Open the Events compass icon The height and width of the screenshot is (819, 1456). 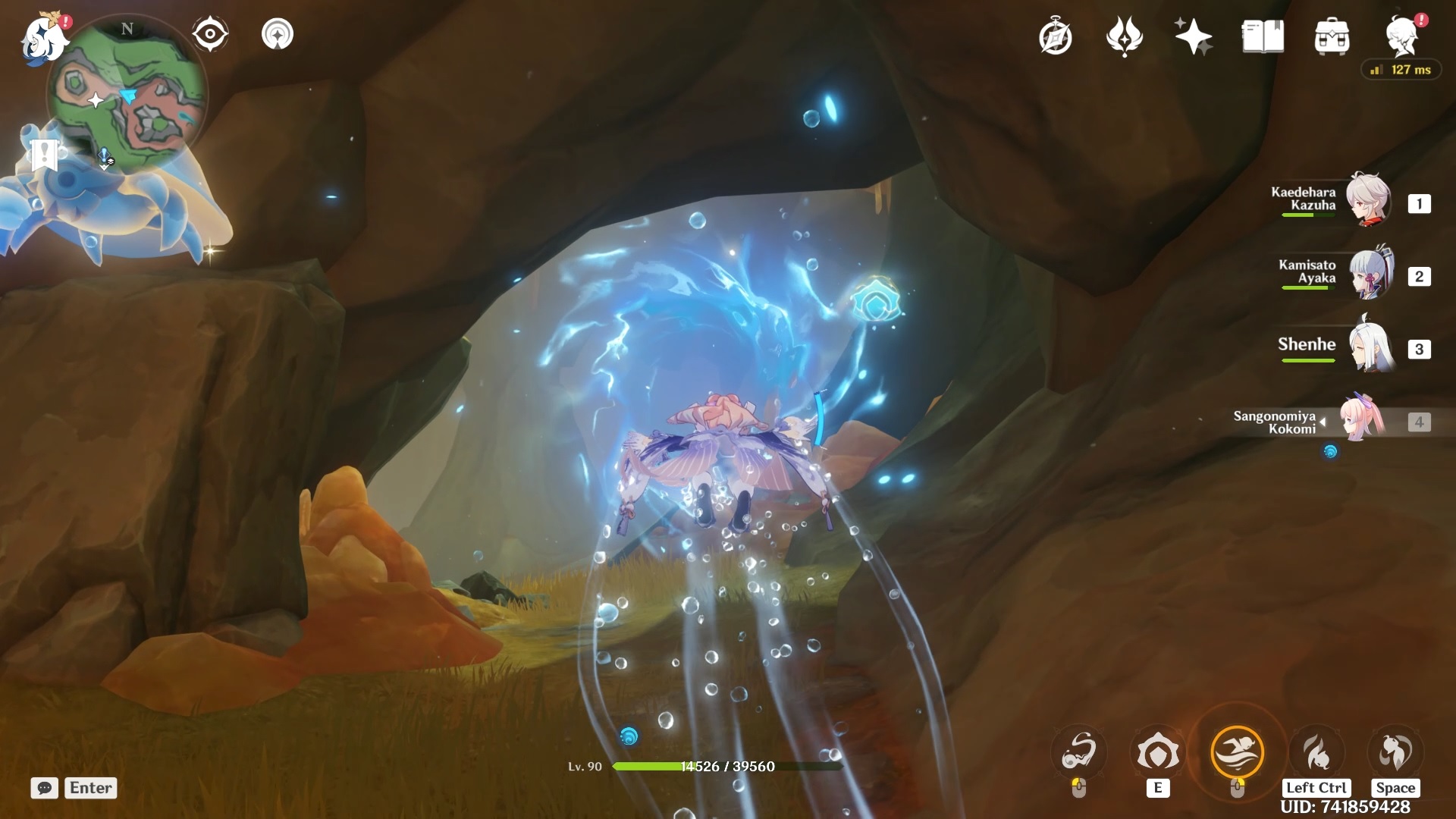point(1056,36)
